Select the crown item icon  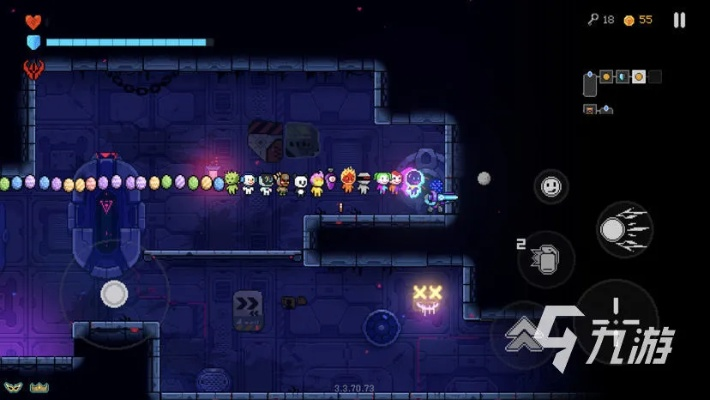click(40, 387)
